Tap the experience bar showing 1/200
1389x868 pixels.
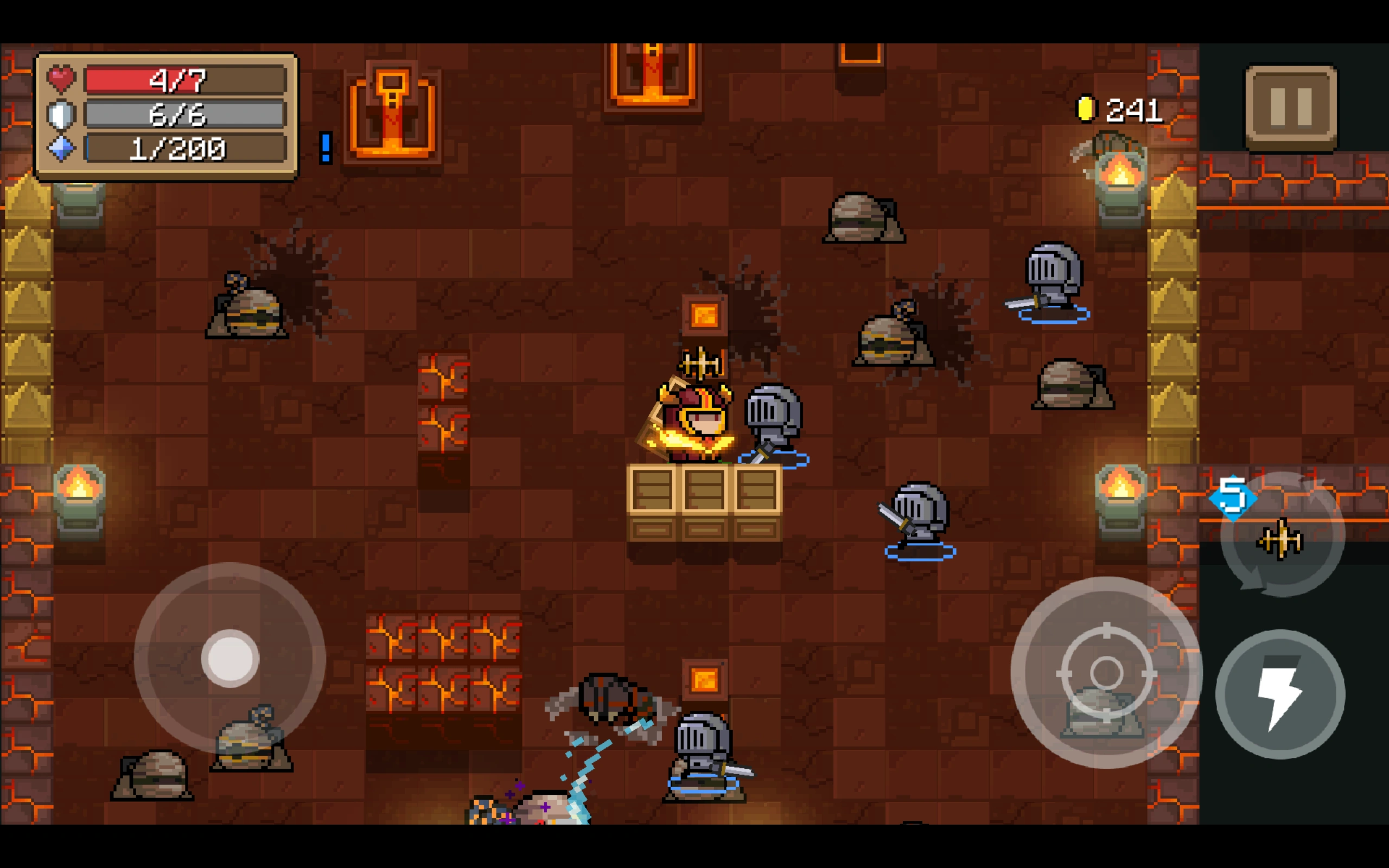184,149
